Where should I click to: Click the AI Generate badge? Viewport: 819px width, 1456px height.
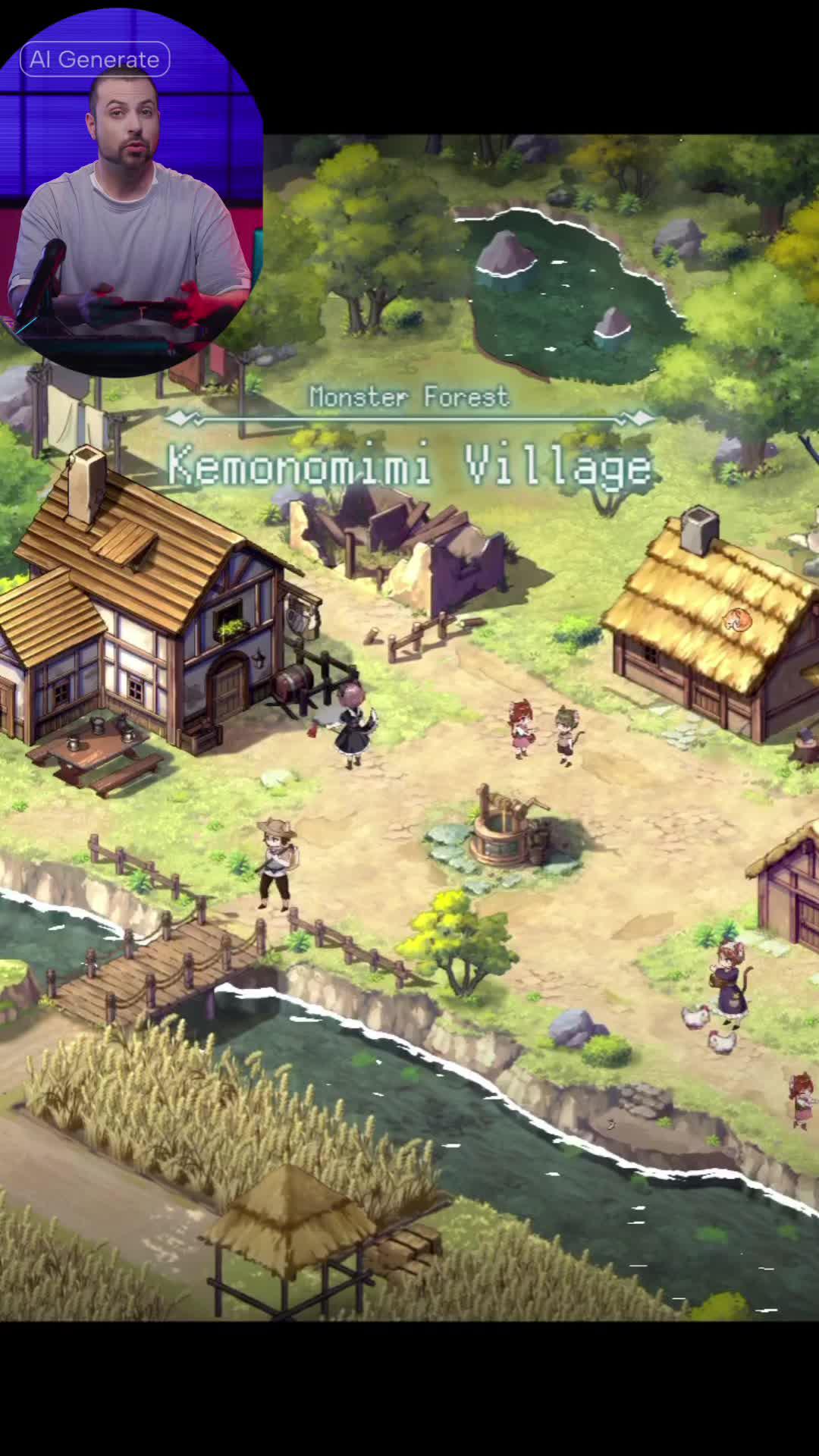coord(95,59)
